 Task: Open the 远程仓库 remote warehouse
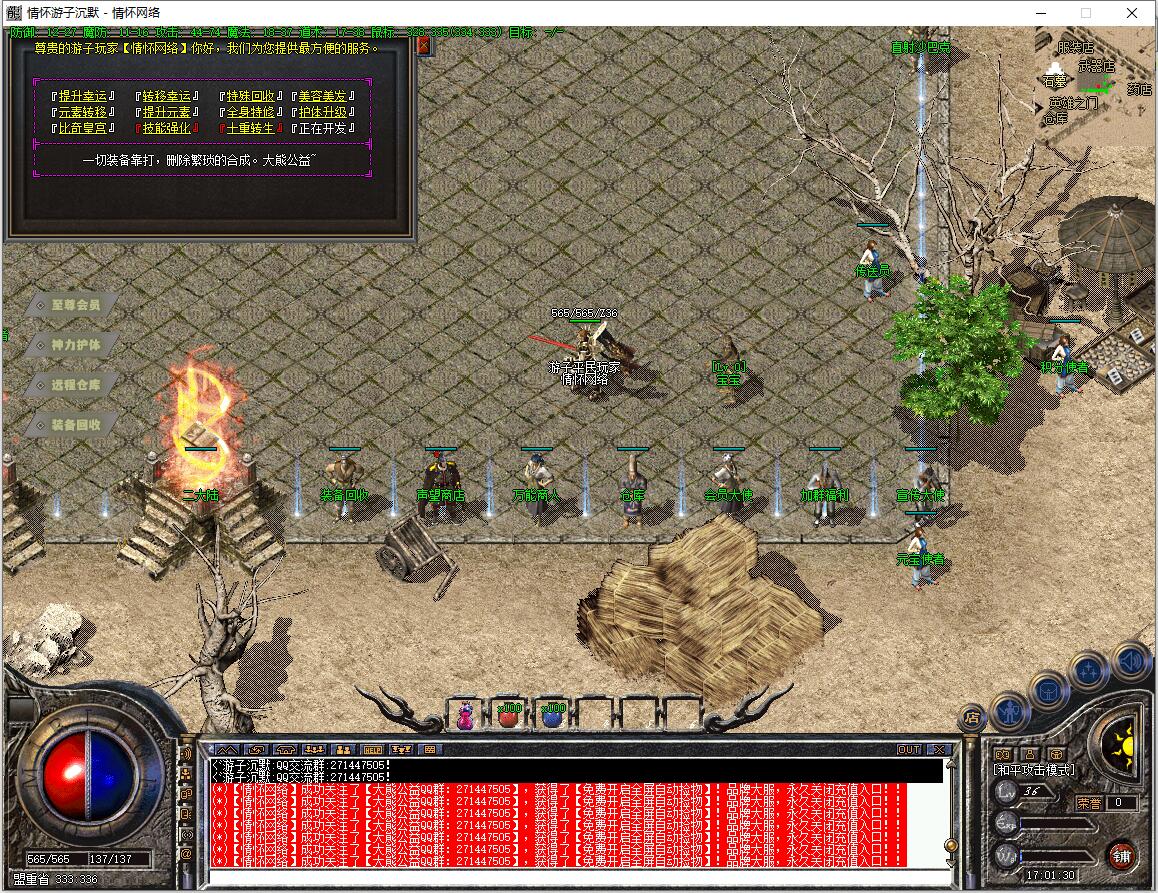(73, 384)
